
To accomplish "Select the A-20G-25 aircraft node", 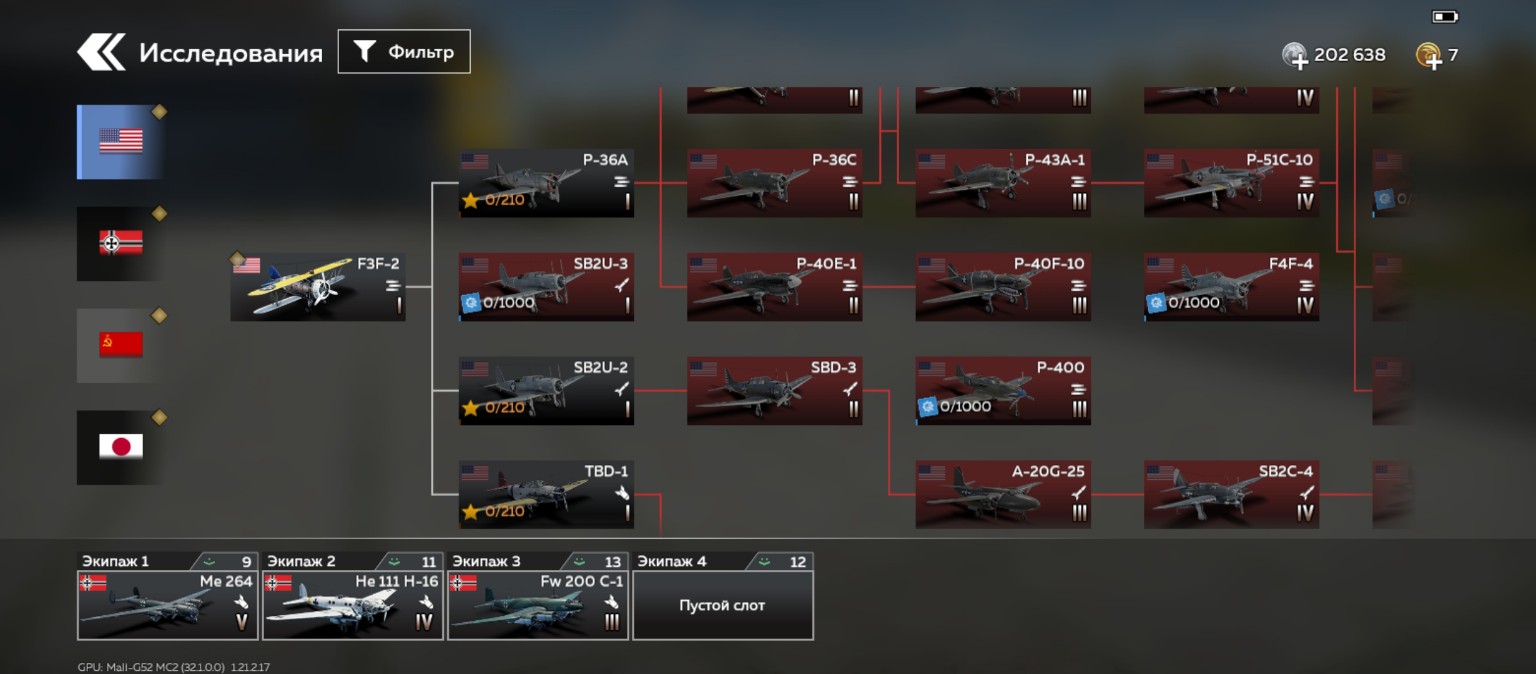I will [x=1003, y=495].
